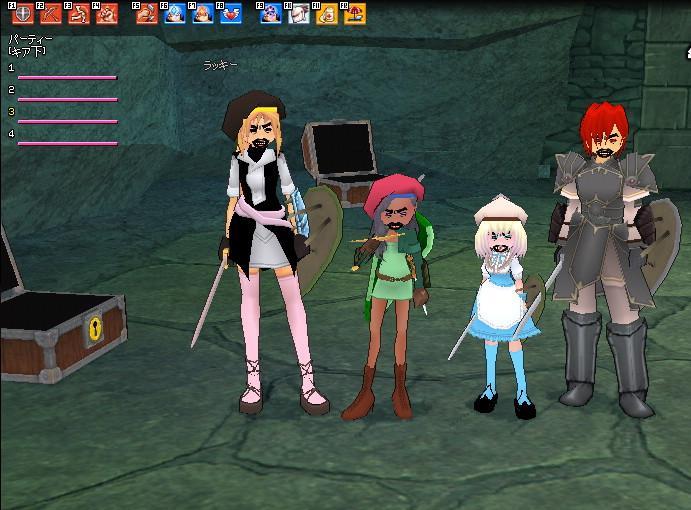Click the red umbrella rest skill icon
The image size is (691, 510).
coord(354,14)
